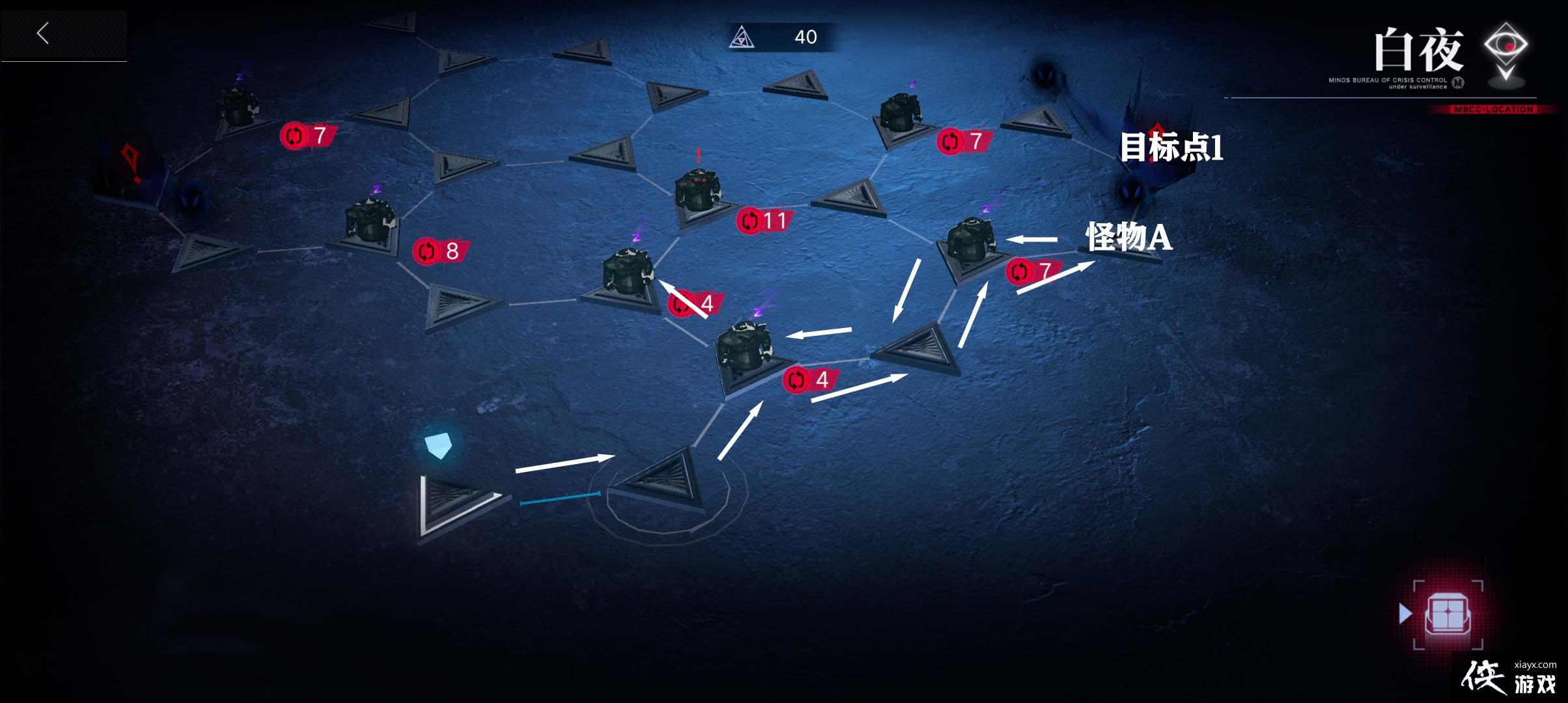Select the enemy node with 11 counter
This screenshot has width=1568, height=703.
click(697, 193)
